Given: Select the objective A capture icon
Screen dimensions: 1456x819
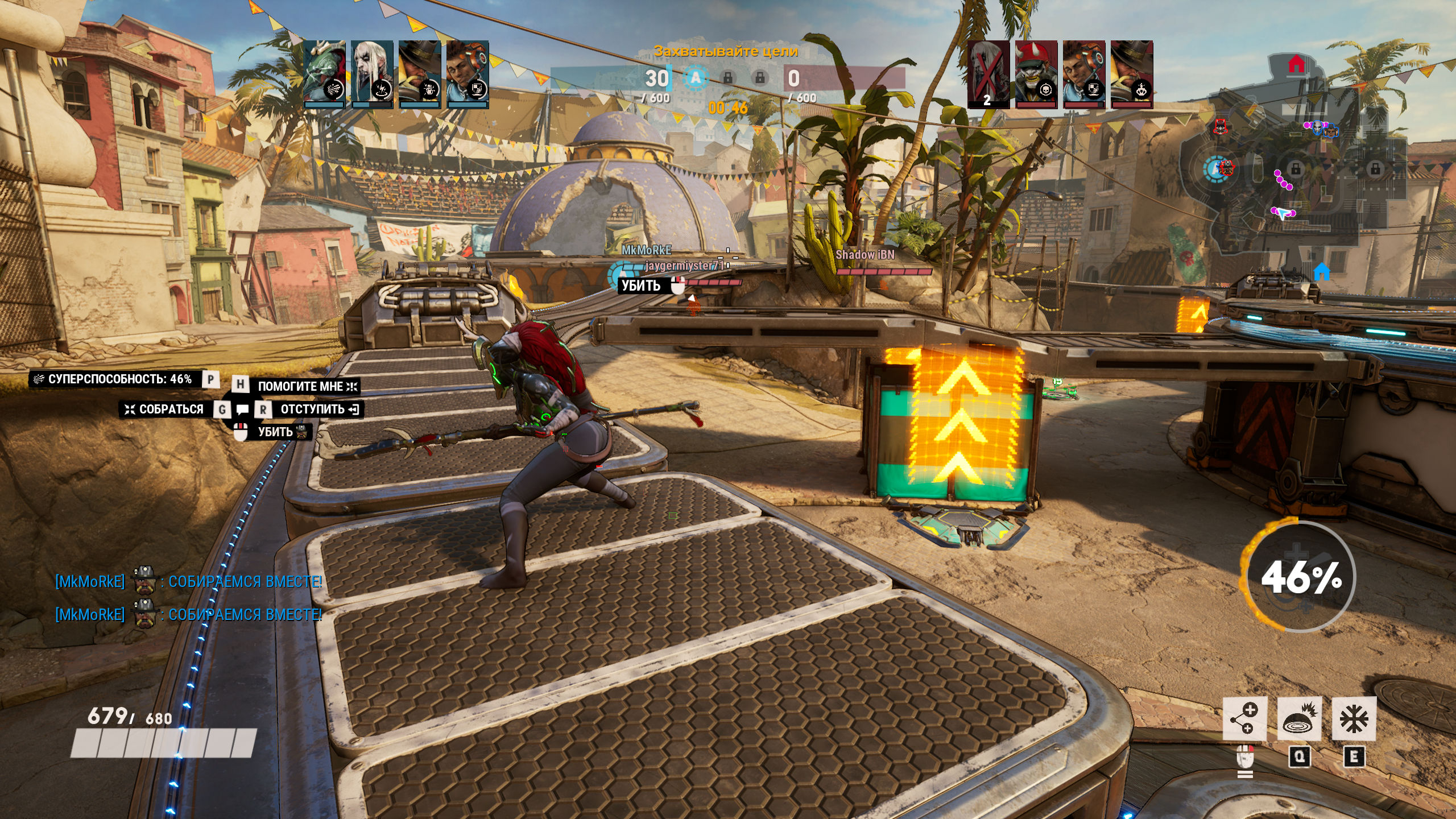Looking at the screenshot, I should (x=695, y=78).
